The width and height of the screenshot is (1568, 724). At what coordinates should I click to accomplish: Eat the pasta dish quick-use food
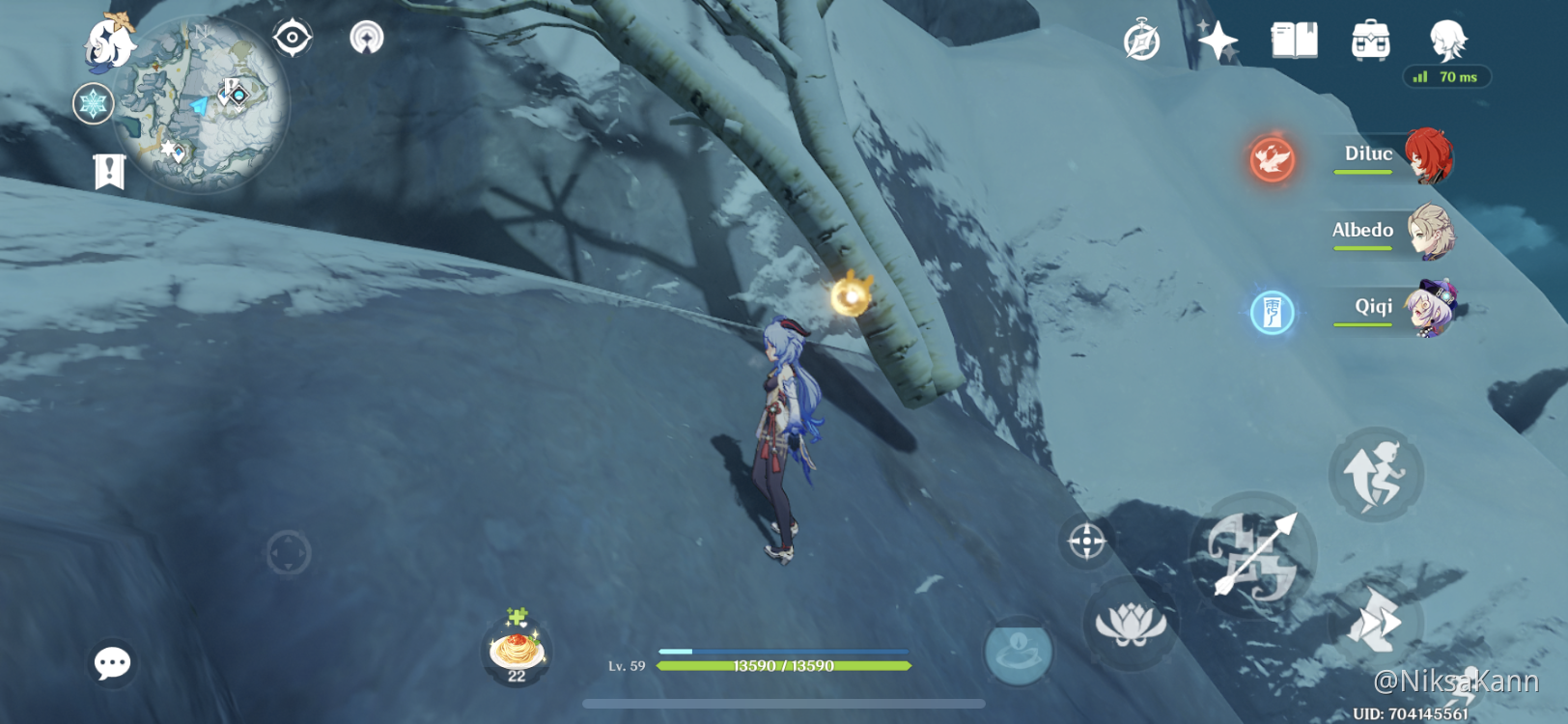pyautogui.click(x=518, y=649)
